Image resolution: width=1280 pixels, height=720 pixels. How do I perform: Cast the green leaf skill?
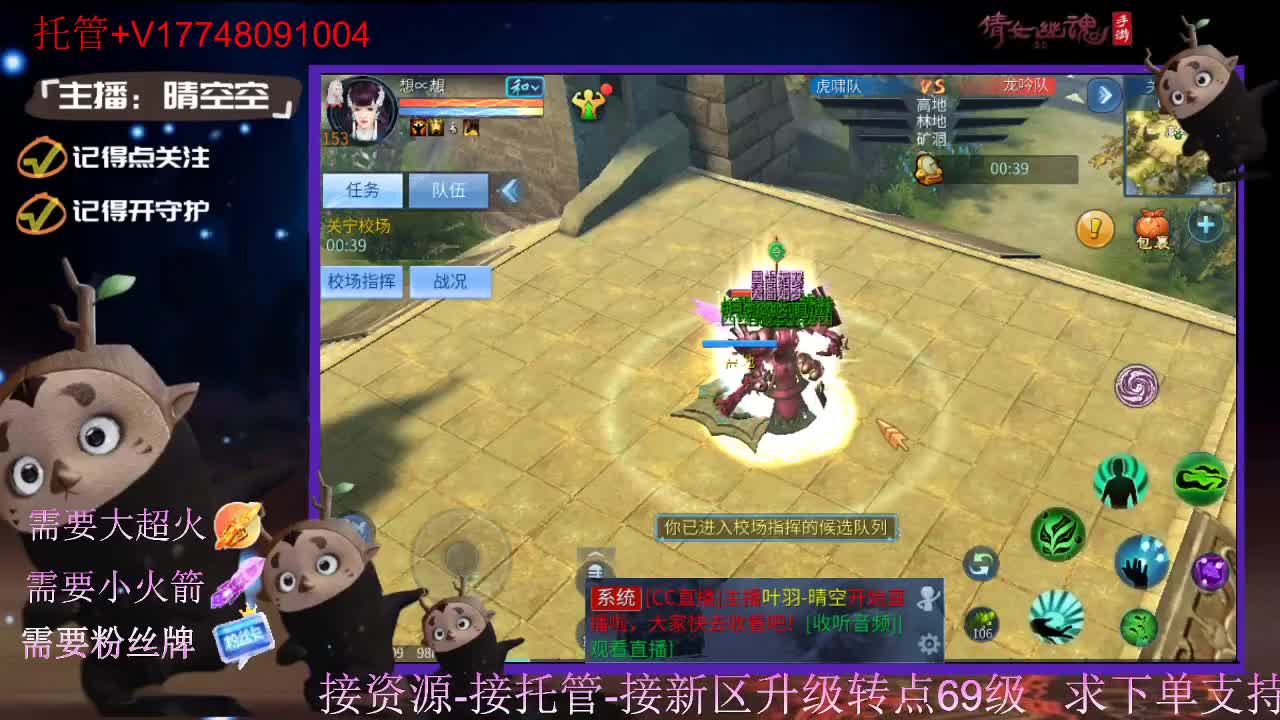click(1056, 533)
